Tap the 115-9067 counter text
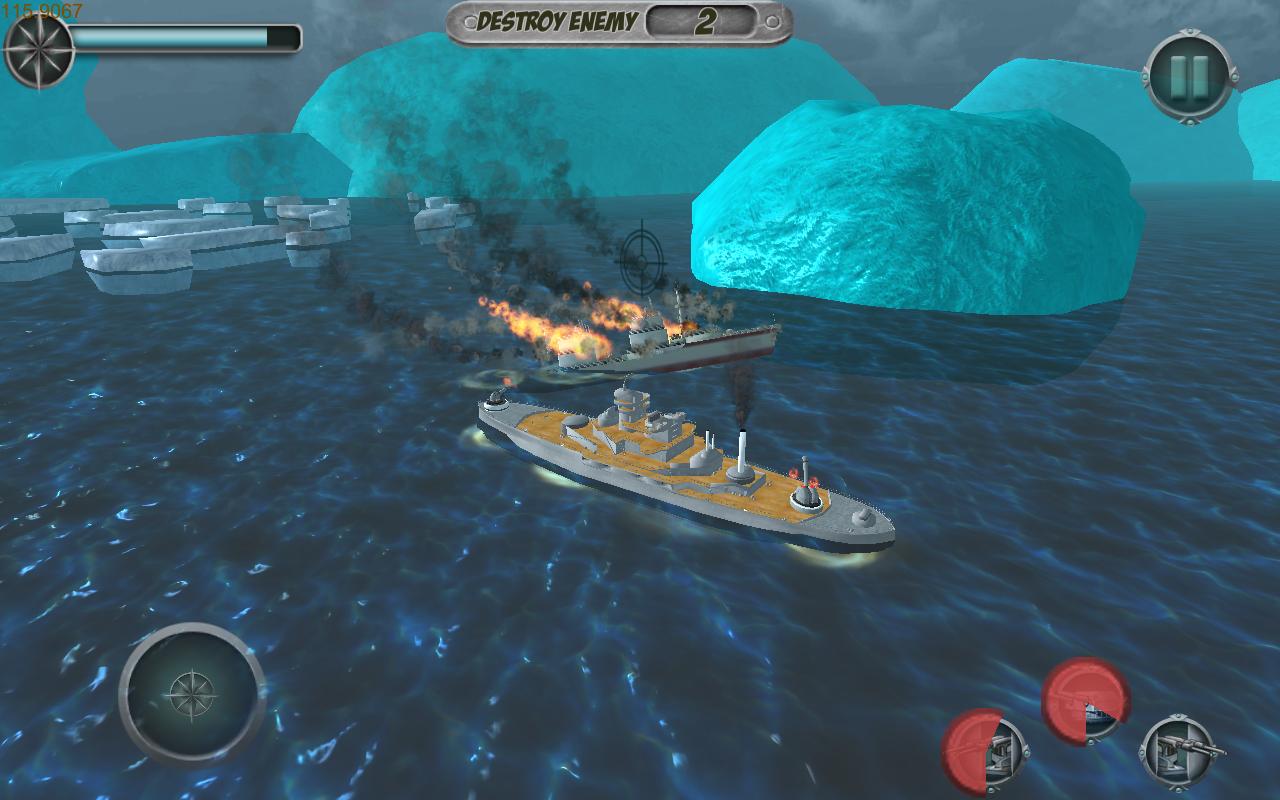The image size is (1280, 800). pos(42,8)
